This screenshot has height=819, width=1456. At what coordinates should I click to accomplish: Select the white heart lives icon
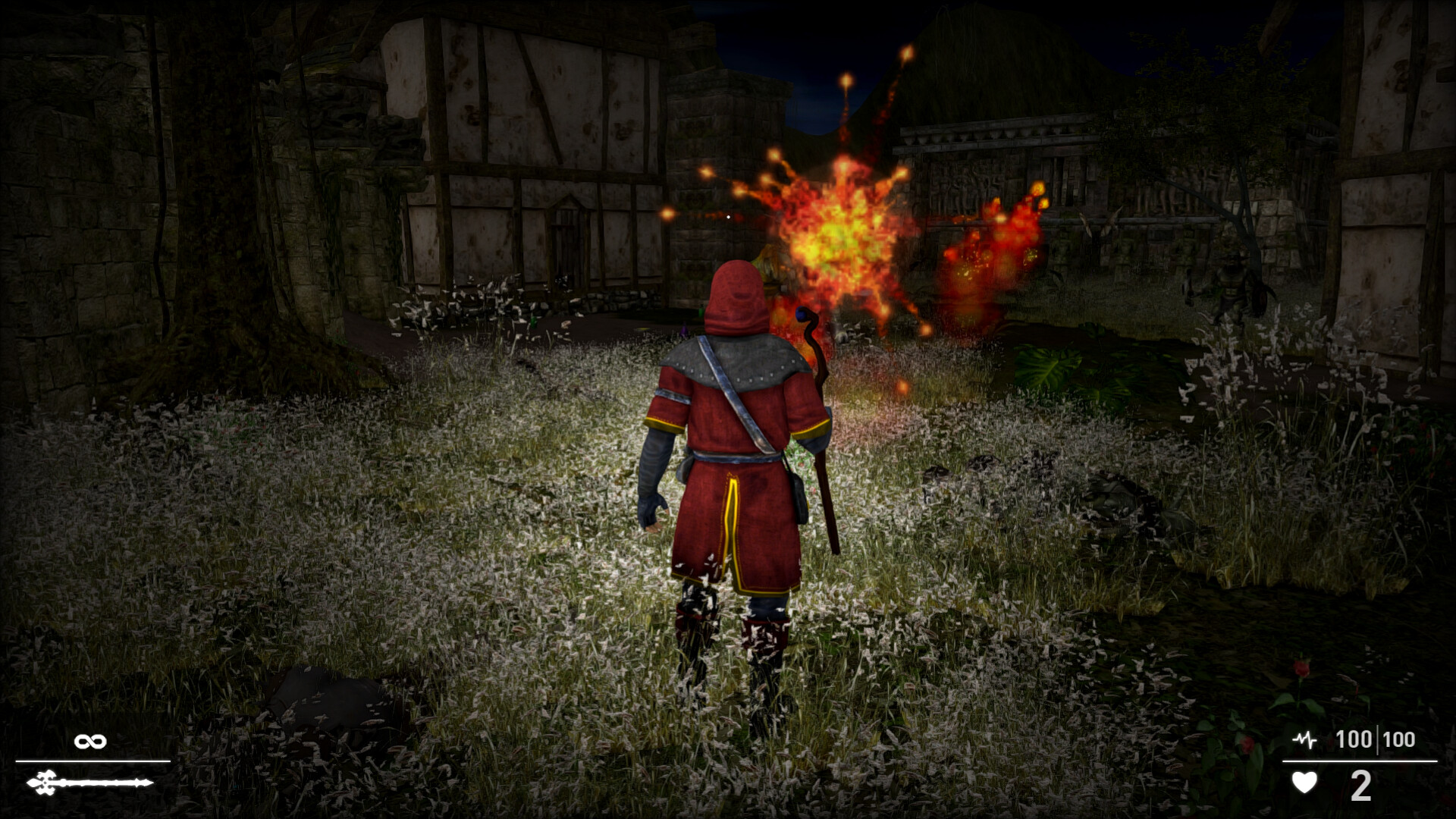1305,783
